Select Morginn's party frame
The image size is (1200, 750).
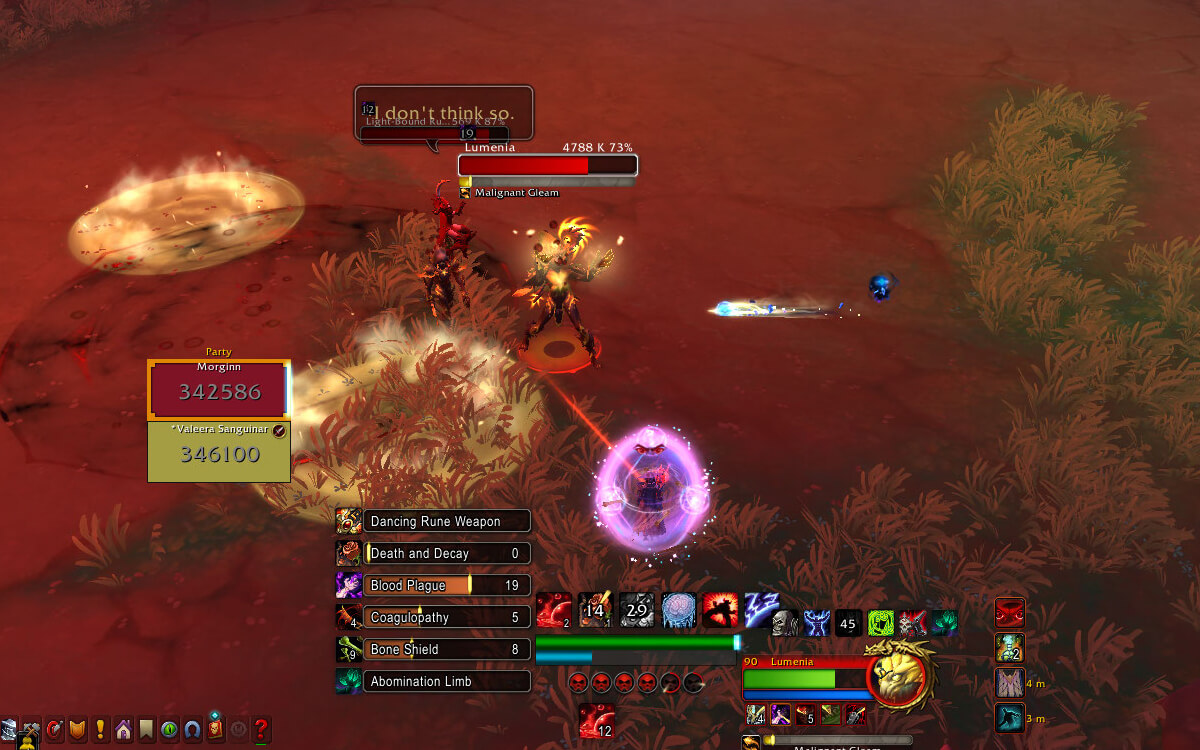pos(219,390)
